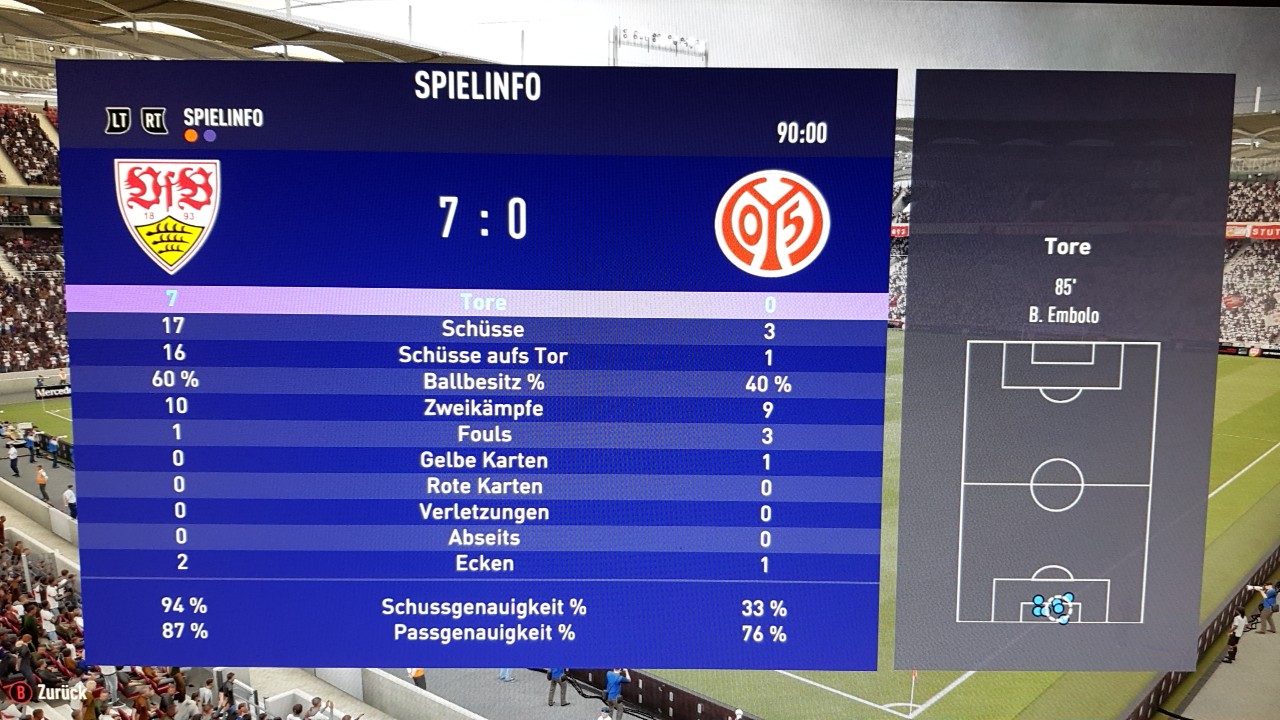1280x720 pixels.
Task: Select the Verletzungen row
Action: tap(483, 512)
